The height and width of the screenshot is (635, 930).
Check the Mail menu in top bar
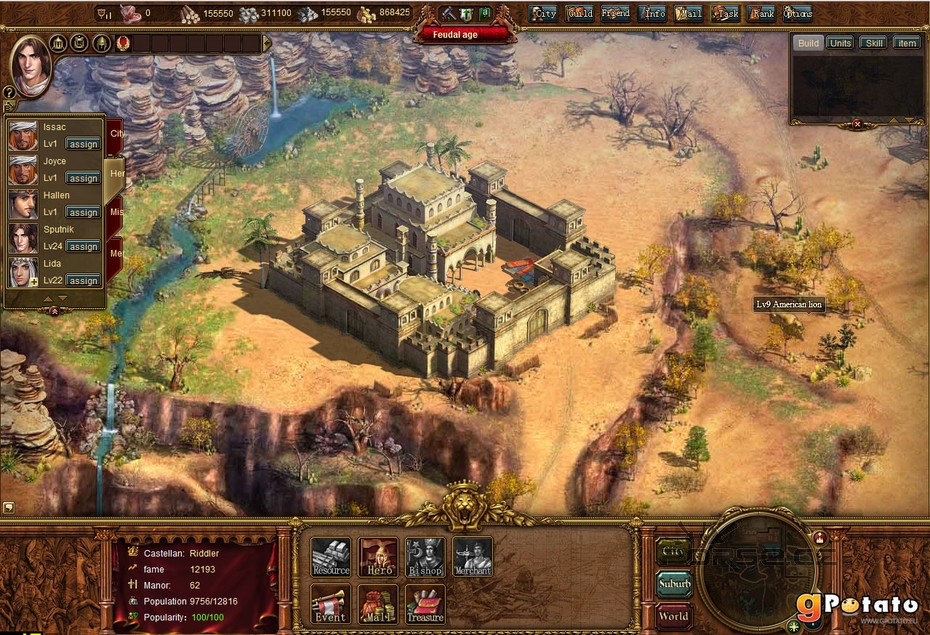click(x=689, y=14)
